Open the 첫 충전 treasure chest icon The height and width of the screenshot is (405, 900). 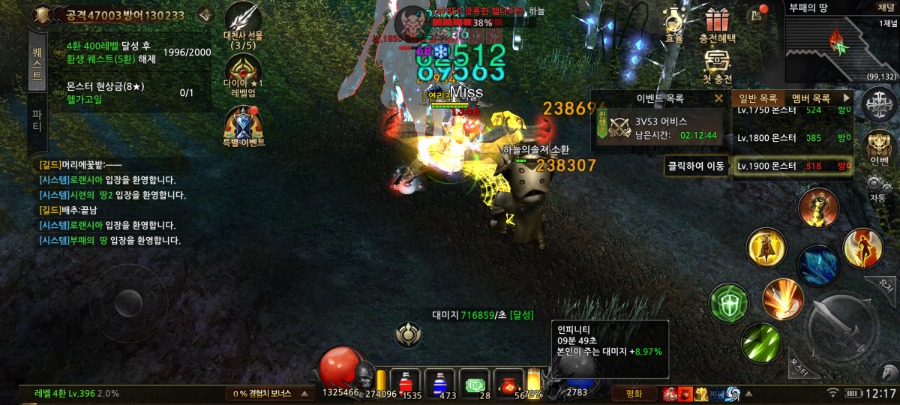click(x=716, y=65)
